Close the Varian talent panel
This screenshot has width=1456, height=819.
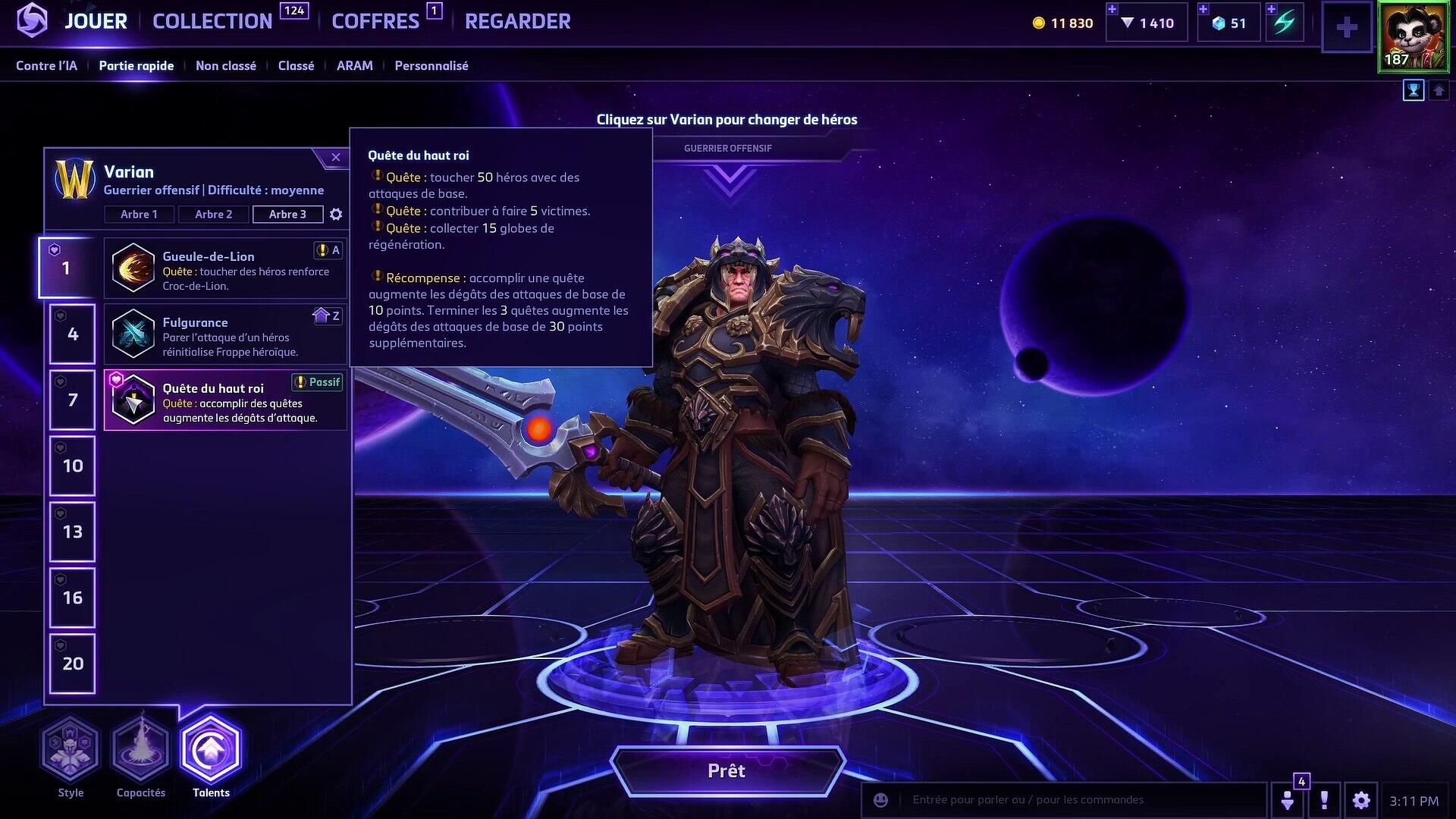click(x=335, y=158)
